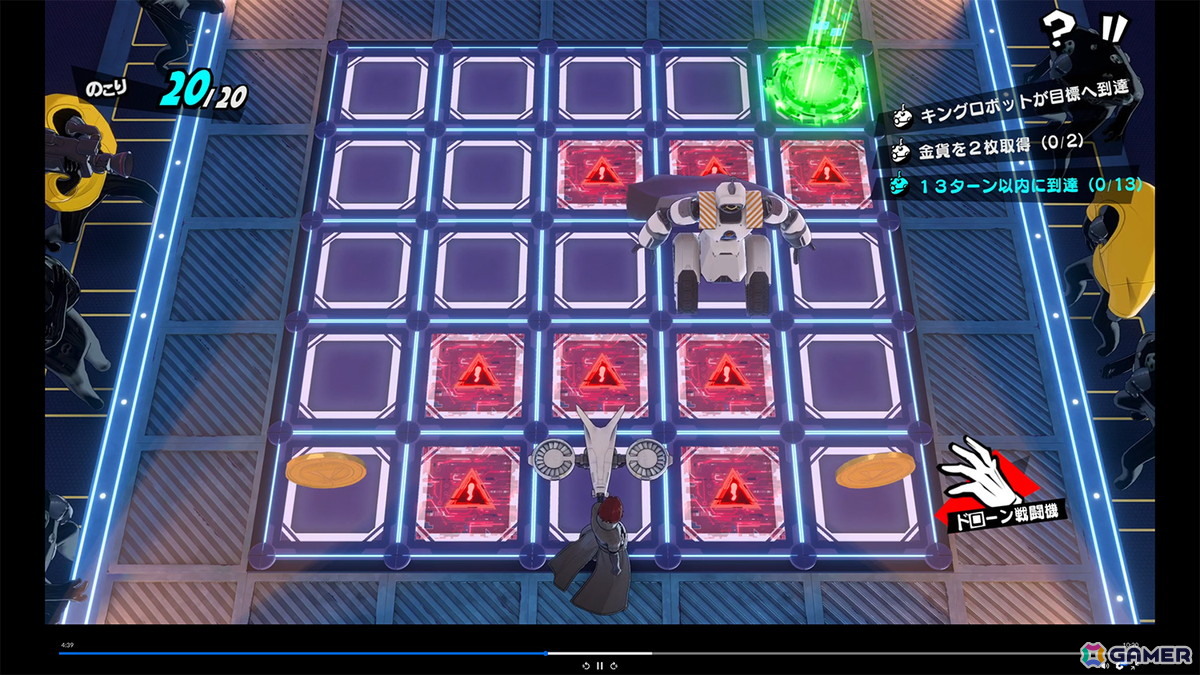The height and width of the screenshot is (675, 1200).
Task: Activate the ドローン戦闘機 hand button
Action: coord(995,487)
